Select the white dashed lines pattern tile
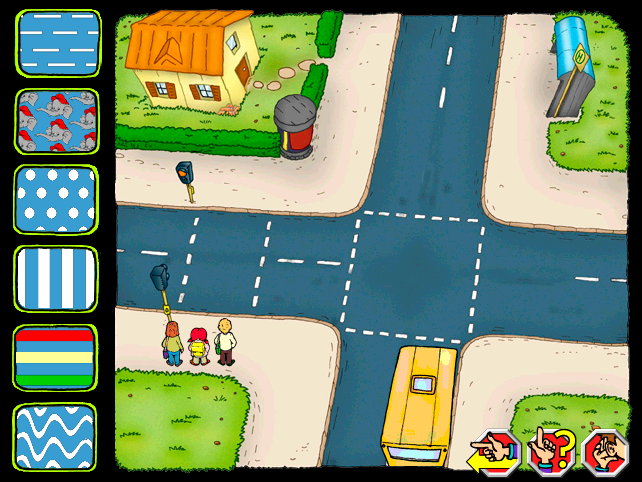 click(x=57, y=41)
